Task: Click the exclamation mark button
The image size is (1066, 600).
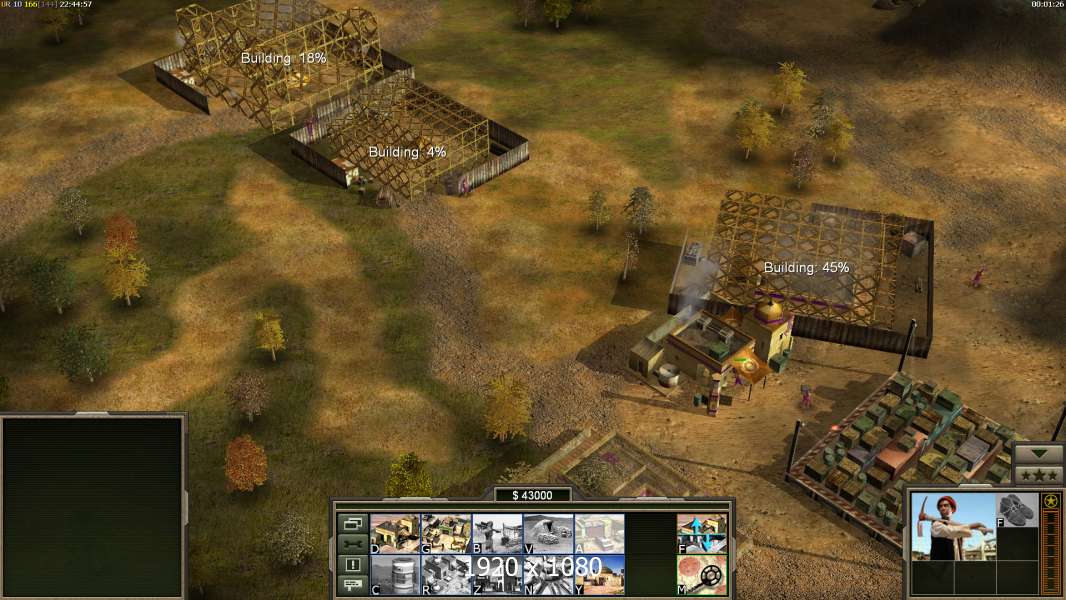Action: [x=352, y=565]
